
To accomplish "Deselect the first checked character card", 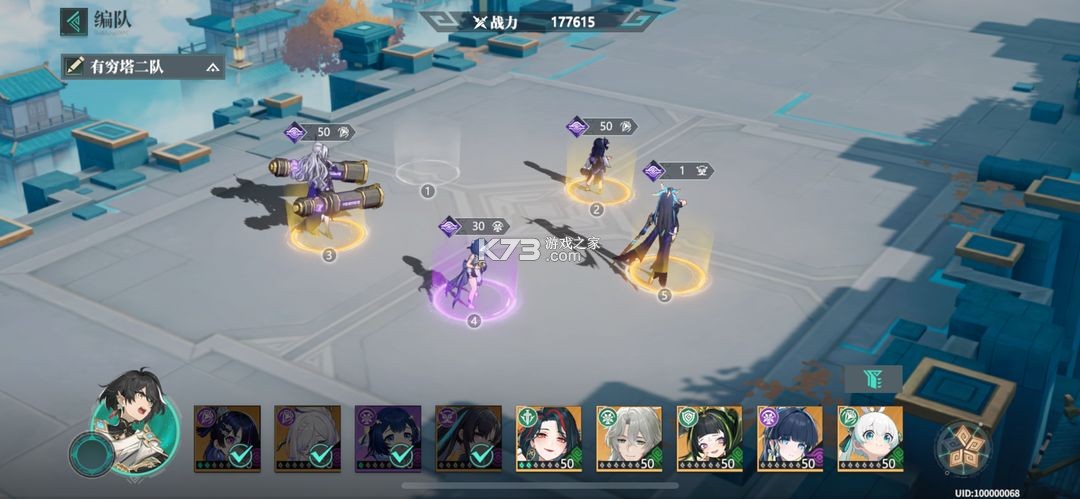I will tap(227, 438).
